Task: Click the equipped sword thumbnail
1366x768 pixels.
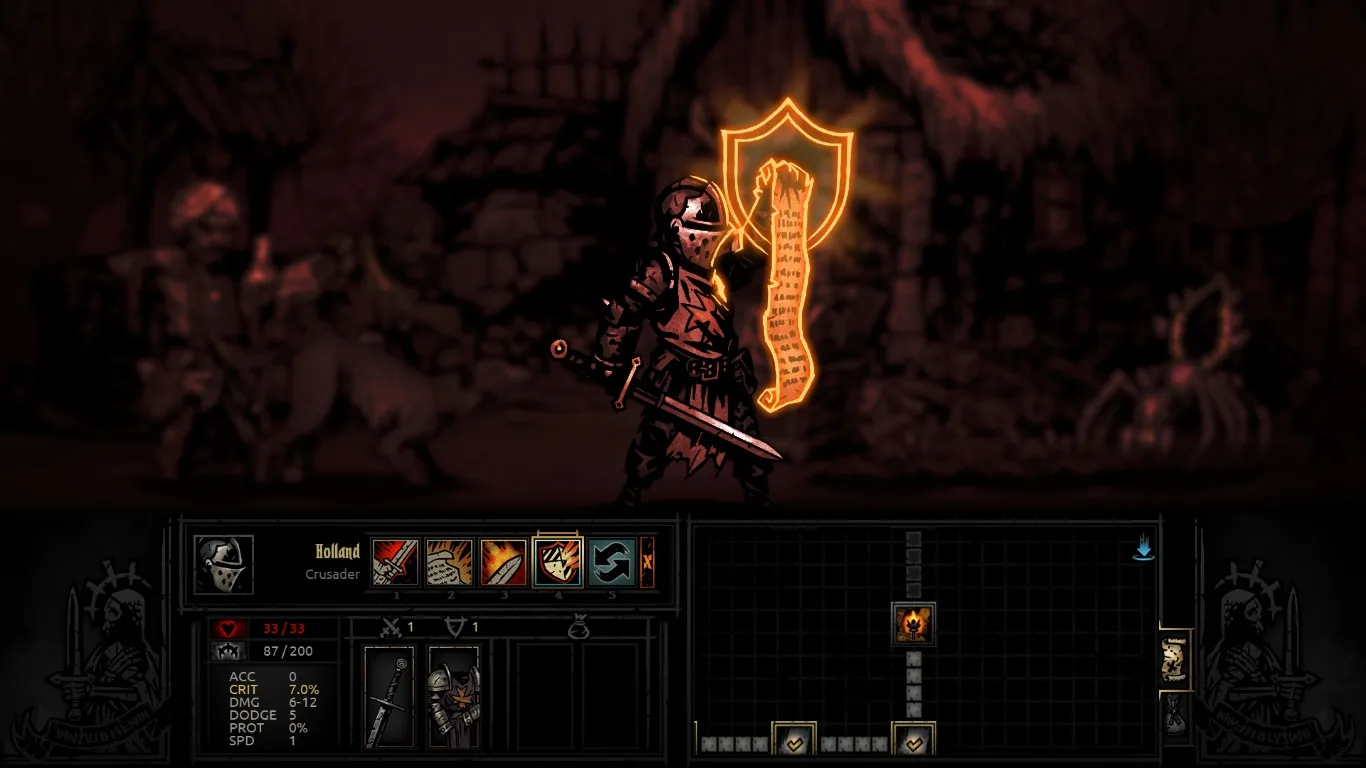Action: (x=387, y=697)
